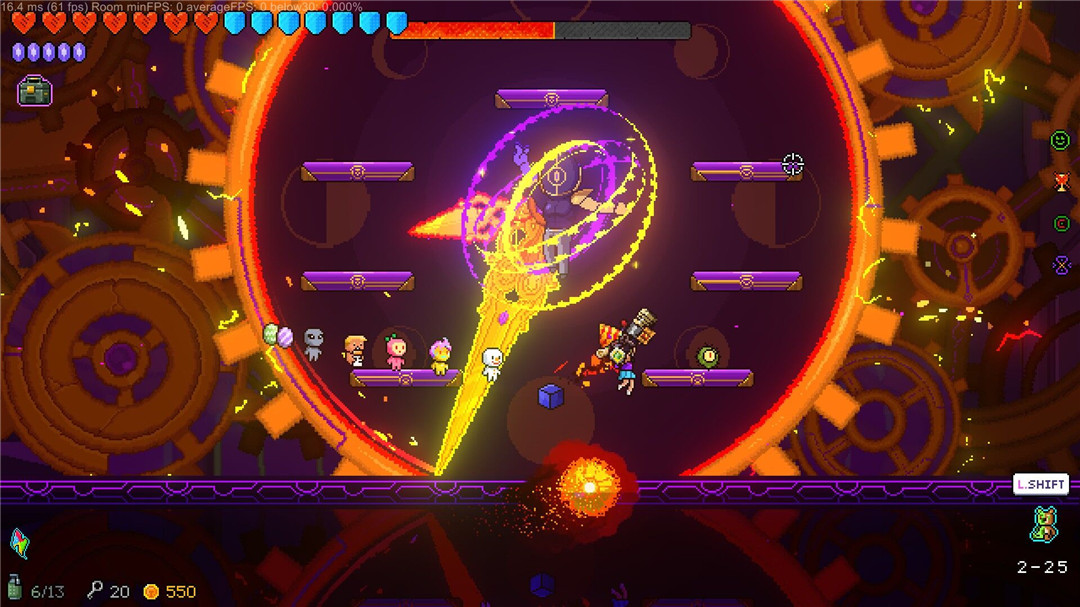Screen dimensions: 1080x607
Task: Select the green grenade icon
Action: pos(14,588)
